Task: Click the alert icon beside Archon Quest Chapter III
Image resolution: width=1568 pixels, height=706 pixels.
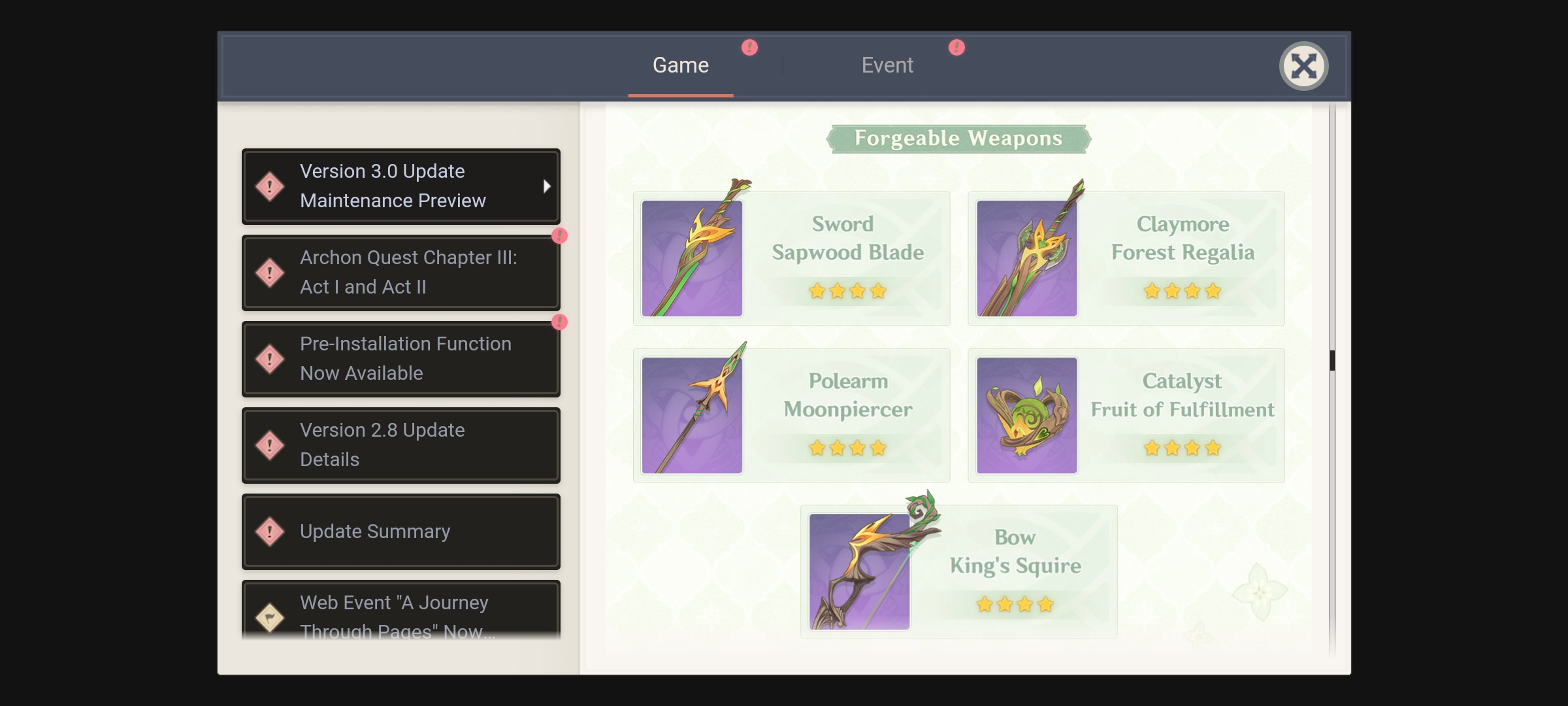Action: (270, 273)
